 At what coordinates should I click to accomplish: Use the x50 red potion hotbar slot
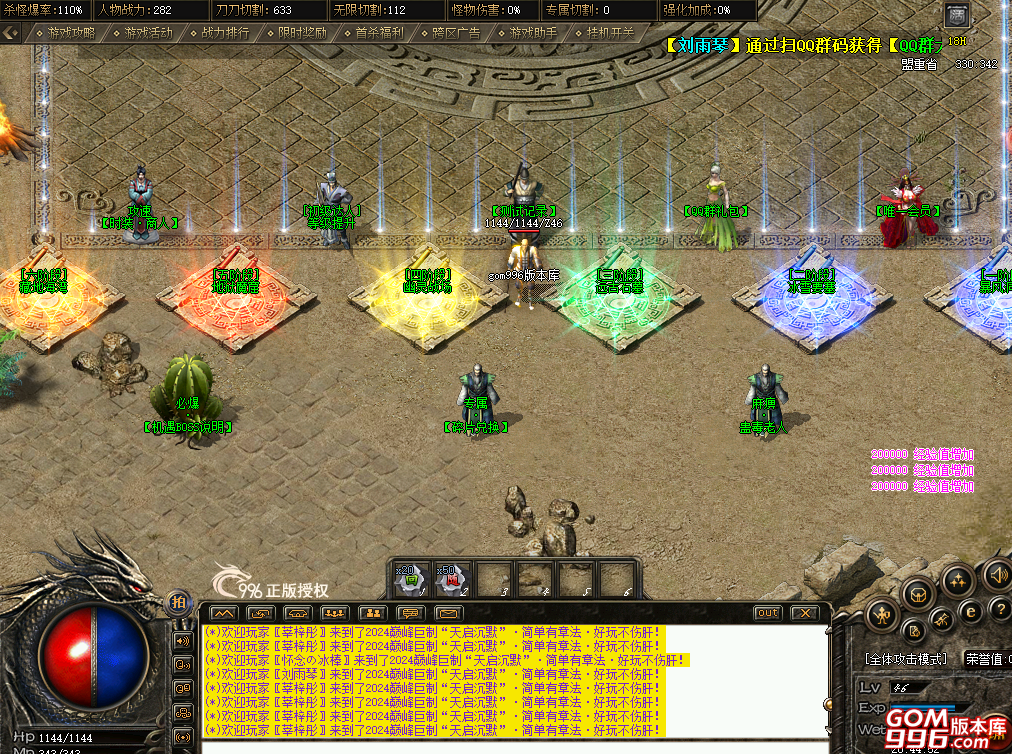(x=452, y=579)
